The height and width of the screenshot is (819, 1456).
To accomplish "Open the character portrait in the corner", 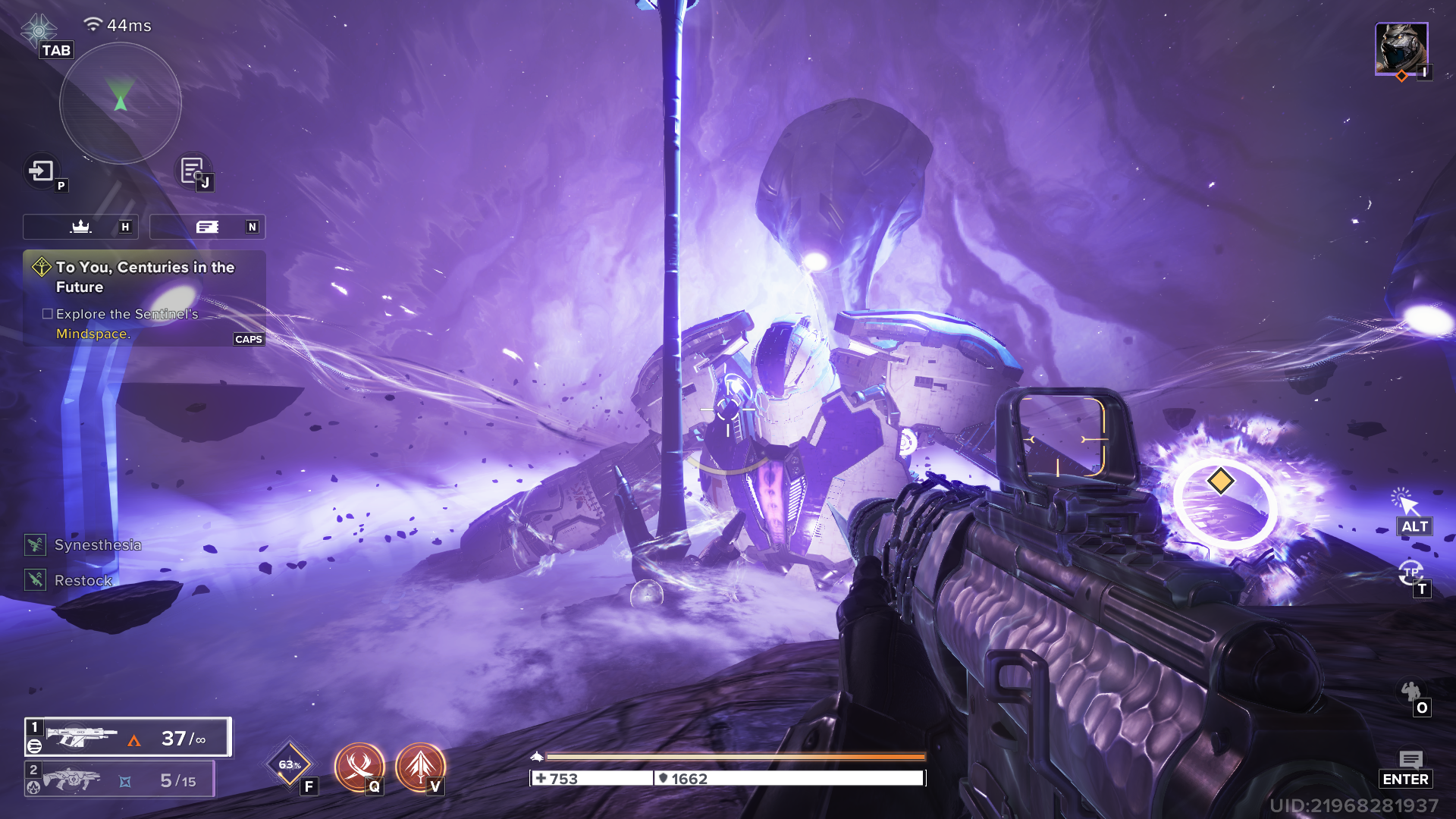I will point(1401,48).
